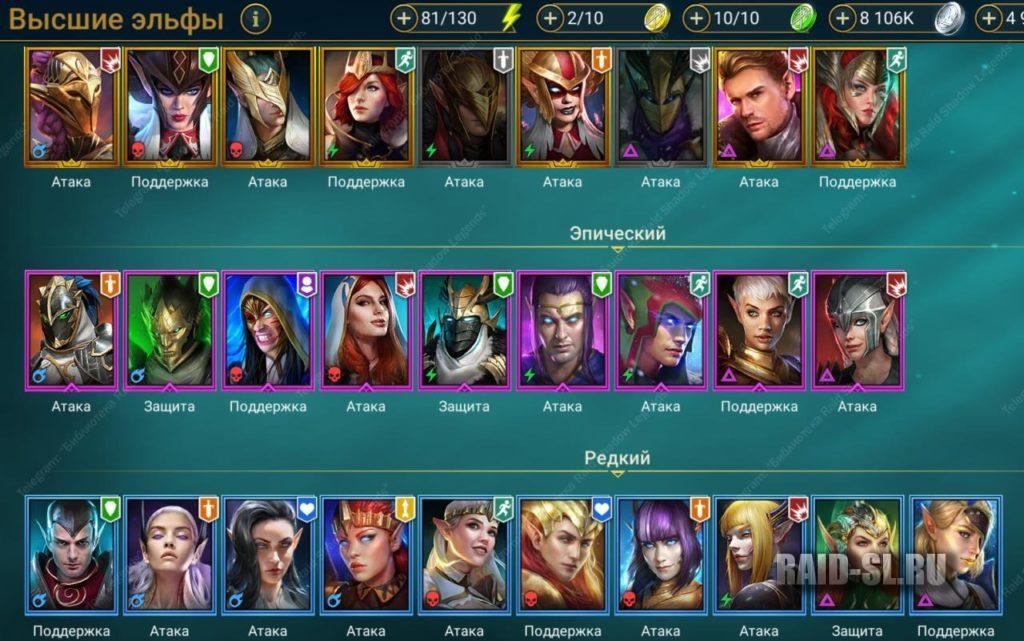Open the epic blue-hooded woman portrait
This screenshot has width=1024, height=641.
(x=266, y=330)
